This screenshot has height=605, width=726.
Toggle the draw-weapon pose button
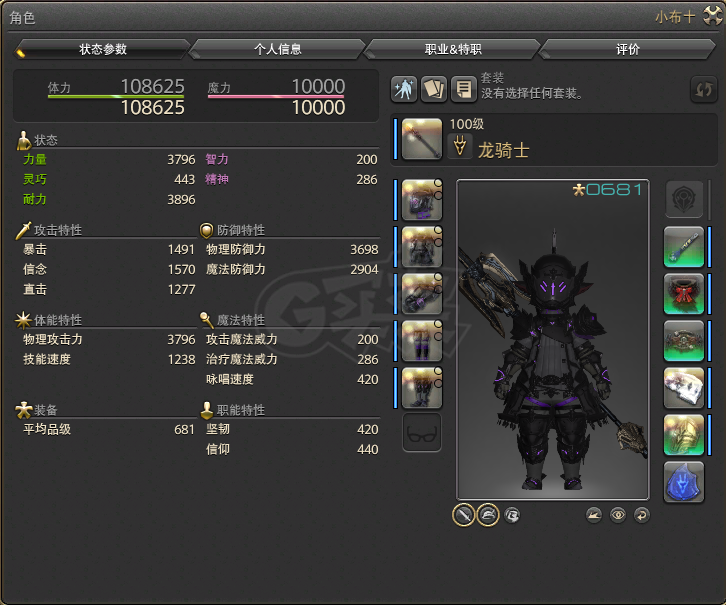pyautogui.click(x=595, y=515)
